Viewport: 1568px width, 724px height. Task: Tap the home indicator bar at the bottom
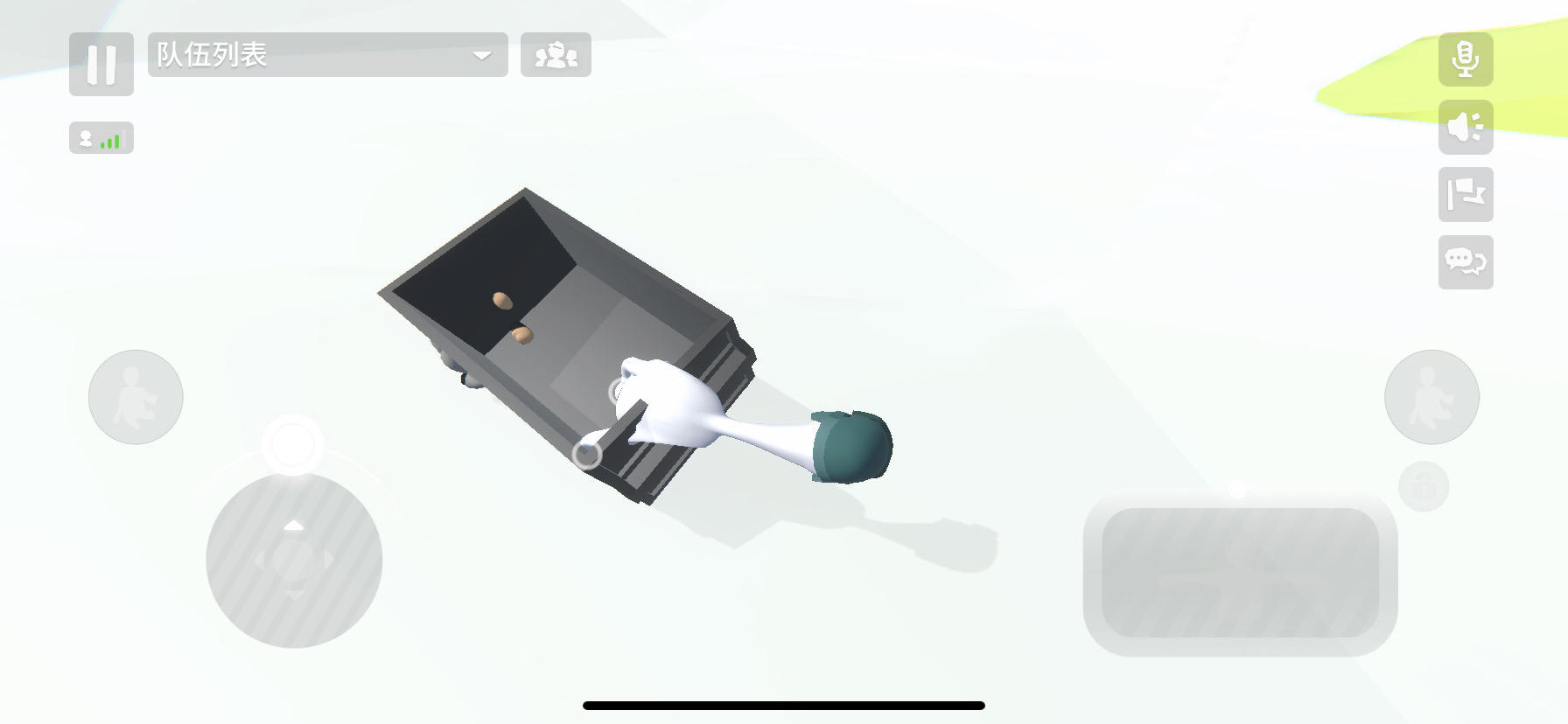click(x=784, y=705)
